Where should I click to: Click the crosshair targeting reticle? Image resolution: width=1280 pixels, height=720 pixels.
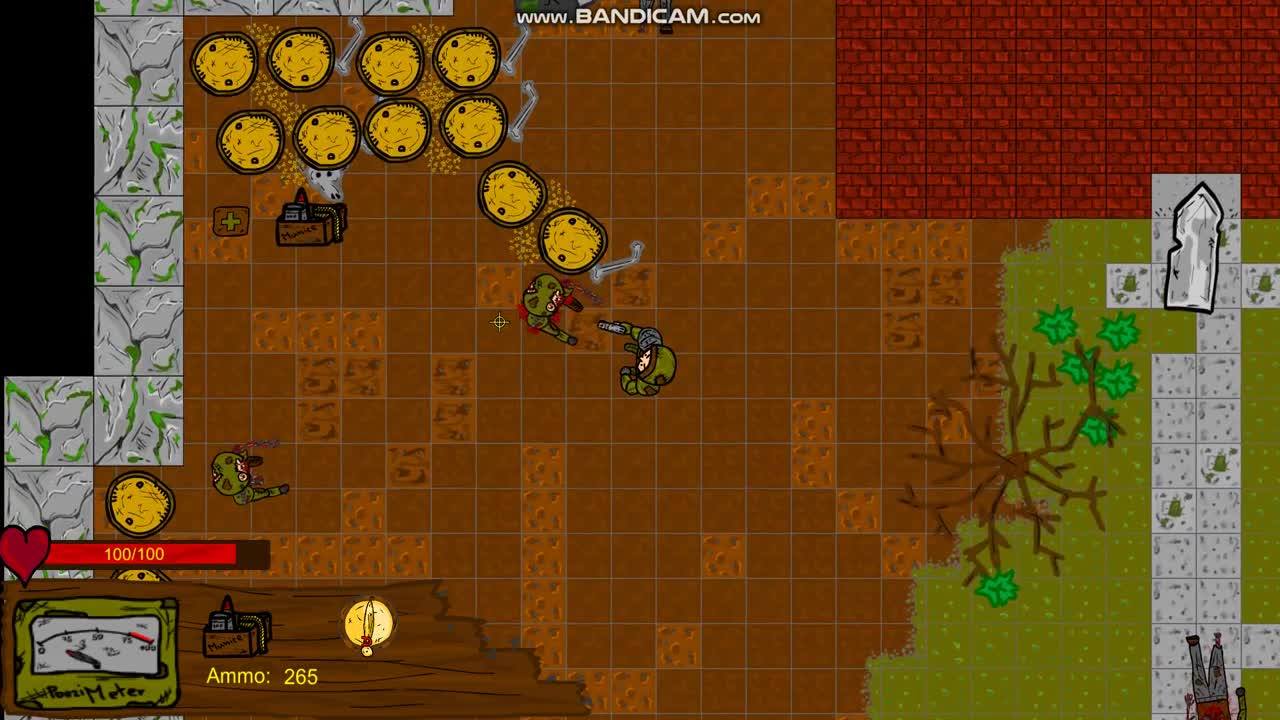point(500,322)
